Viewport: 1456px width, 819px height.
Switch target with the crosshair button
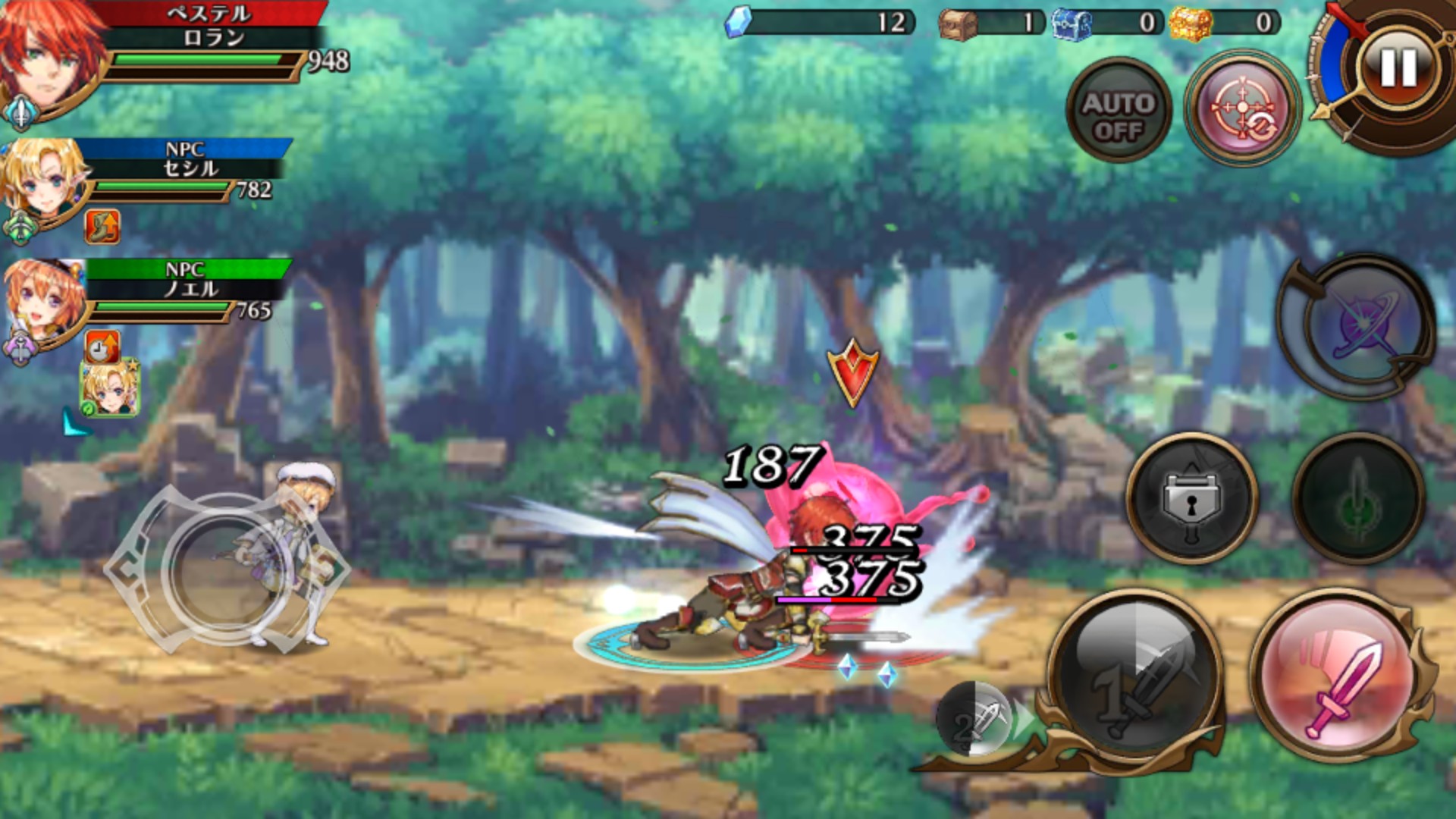click(1241, 110)
